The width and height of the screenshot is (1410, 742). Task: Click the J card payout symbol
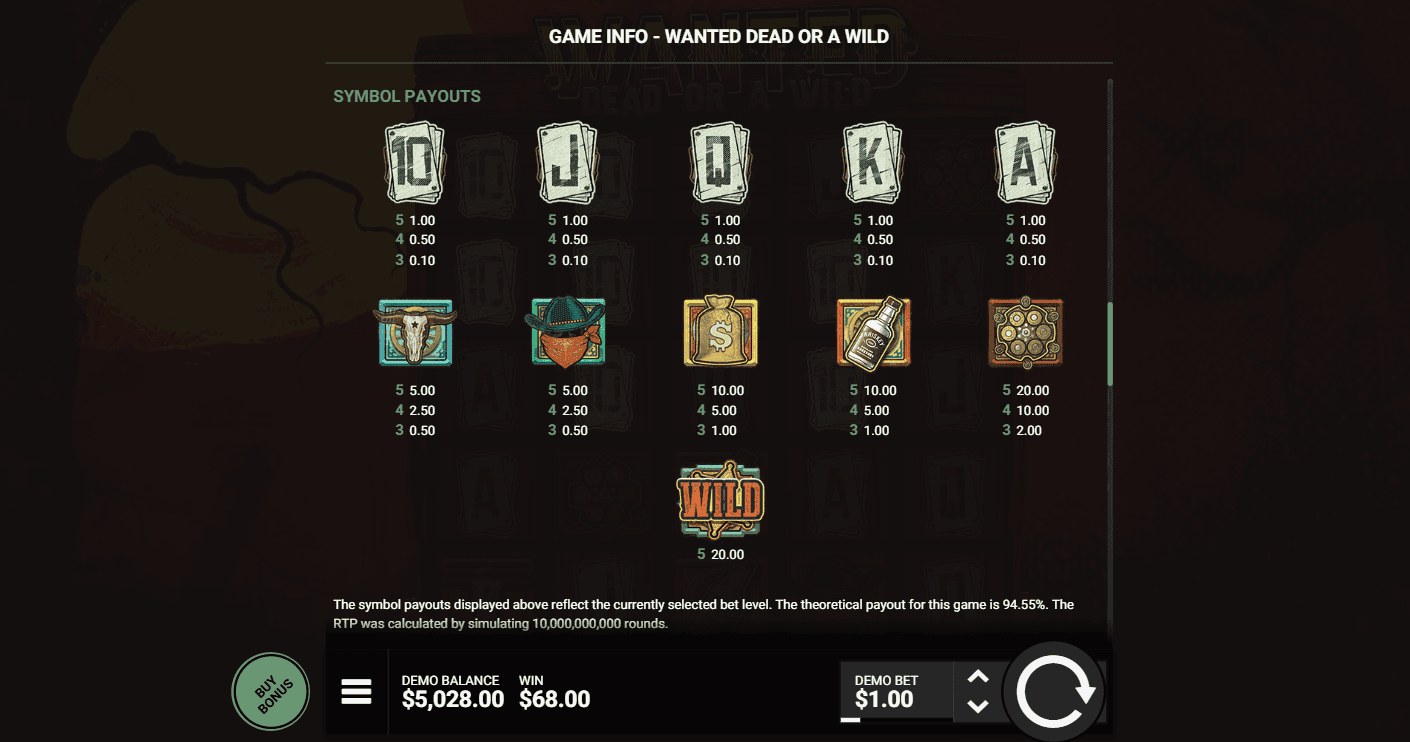pyautogui.click(x=567, y=162)
